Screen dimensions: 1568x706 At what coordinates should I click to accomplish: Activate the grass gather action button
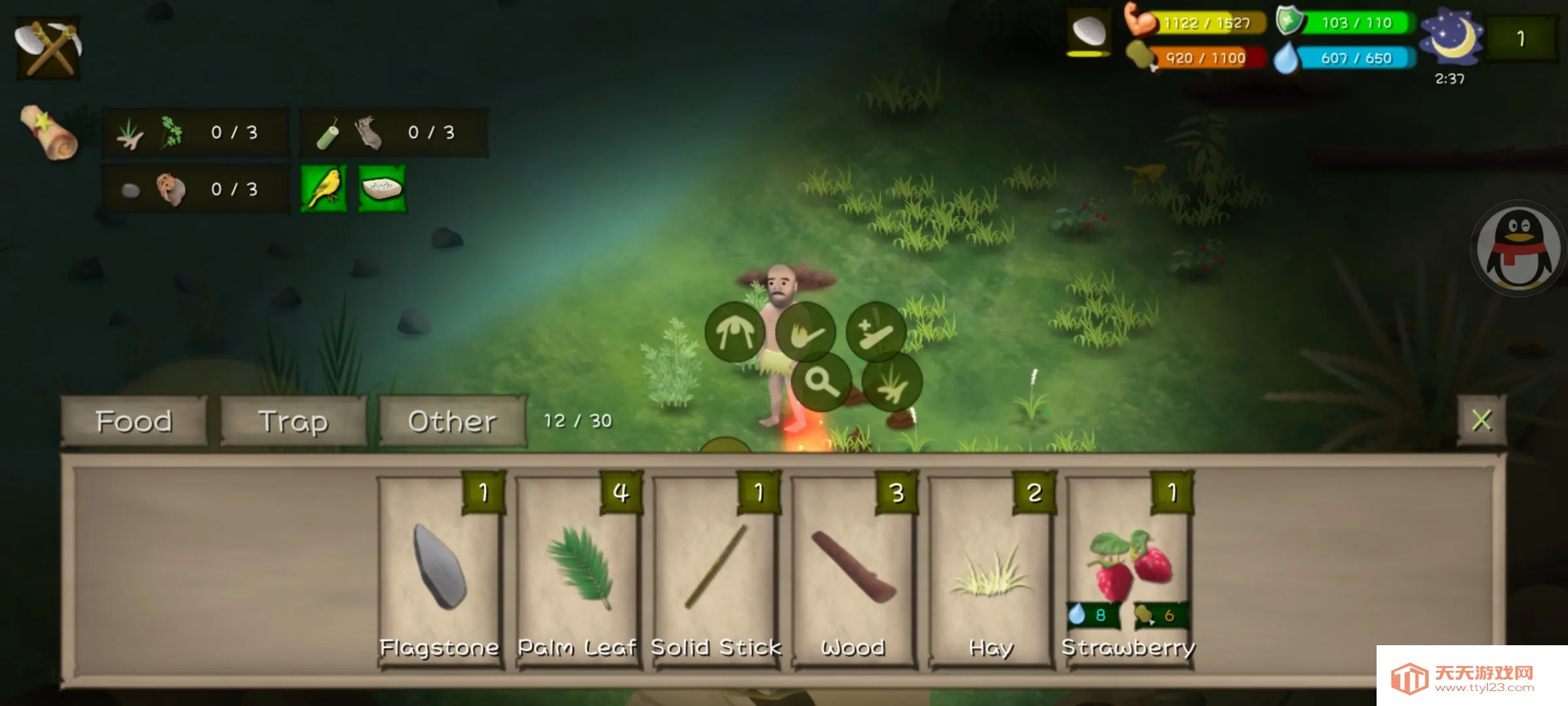point(892,383)
